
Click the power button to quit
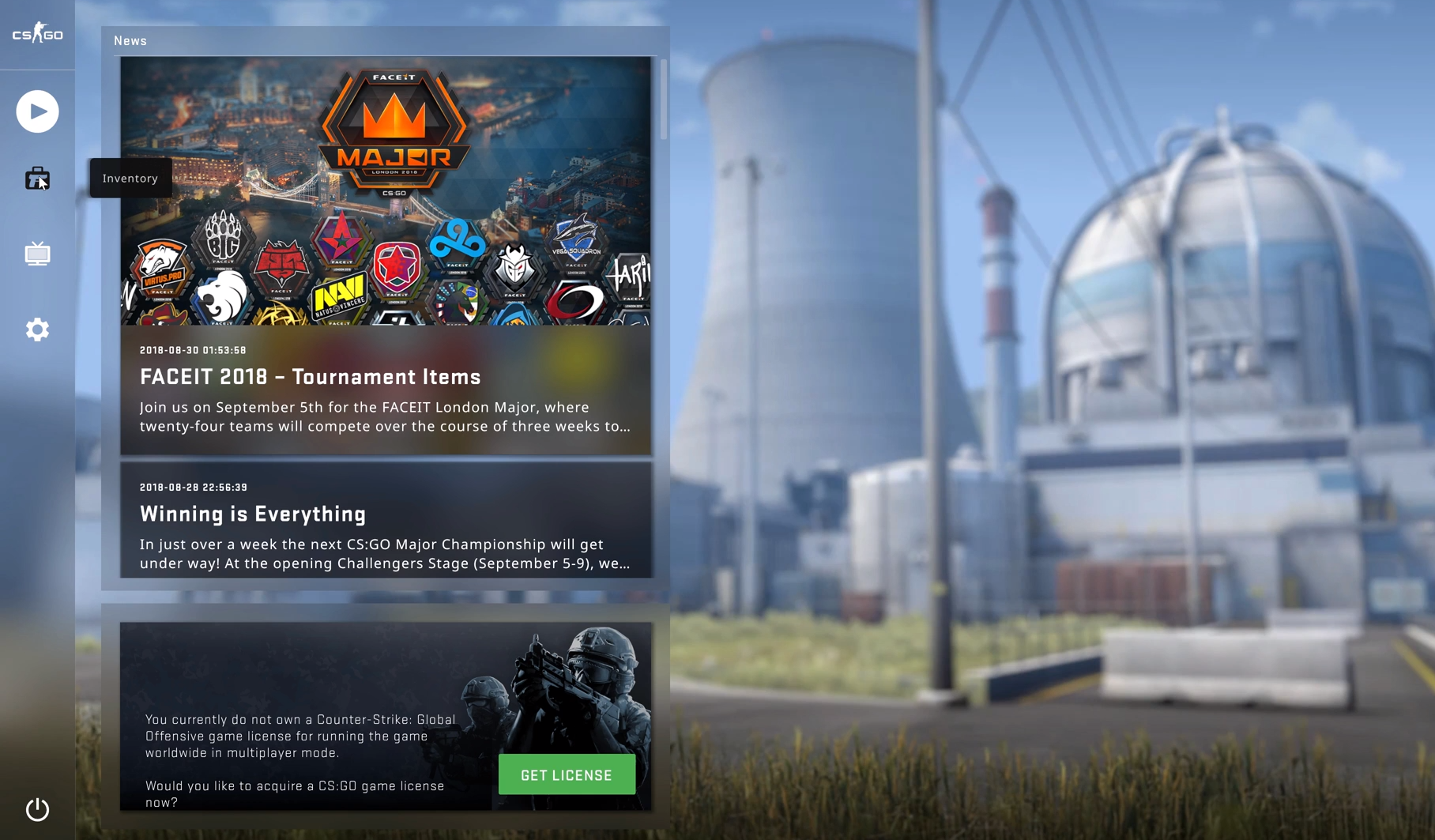click(37, 809)
